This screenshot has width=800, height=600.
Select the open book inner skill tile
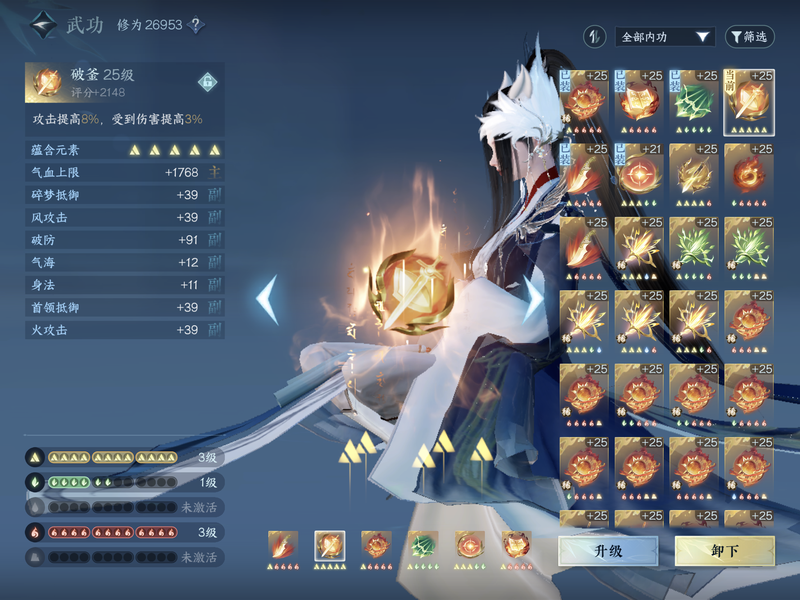640,99
